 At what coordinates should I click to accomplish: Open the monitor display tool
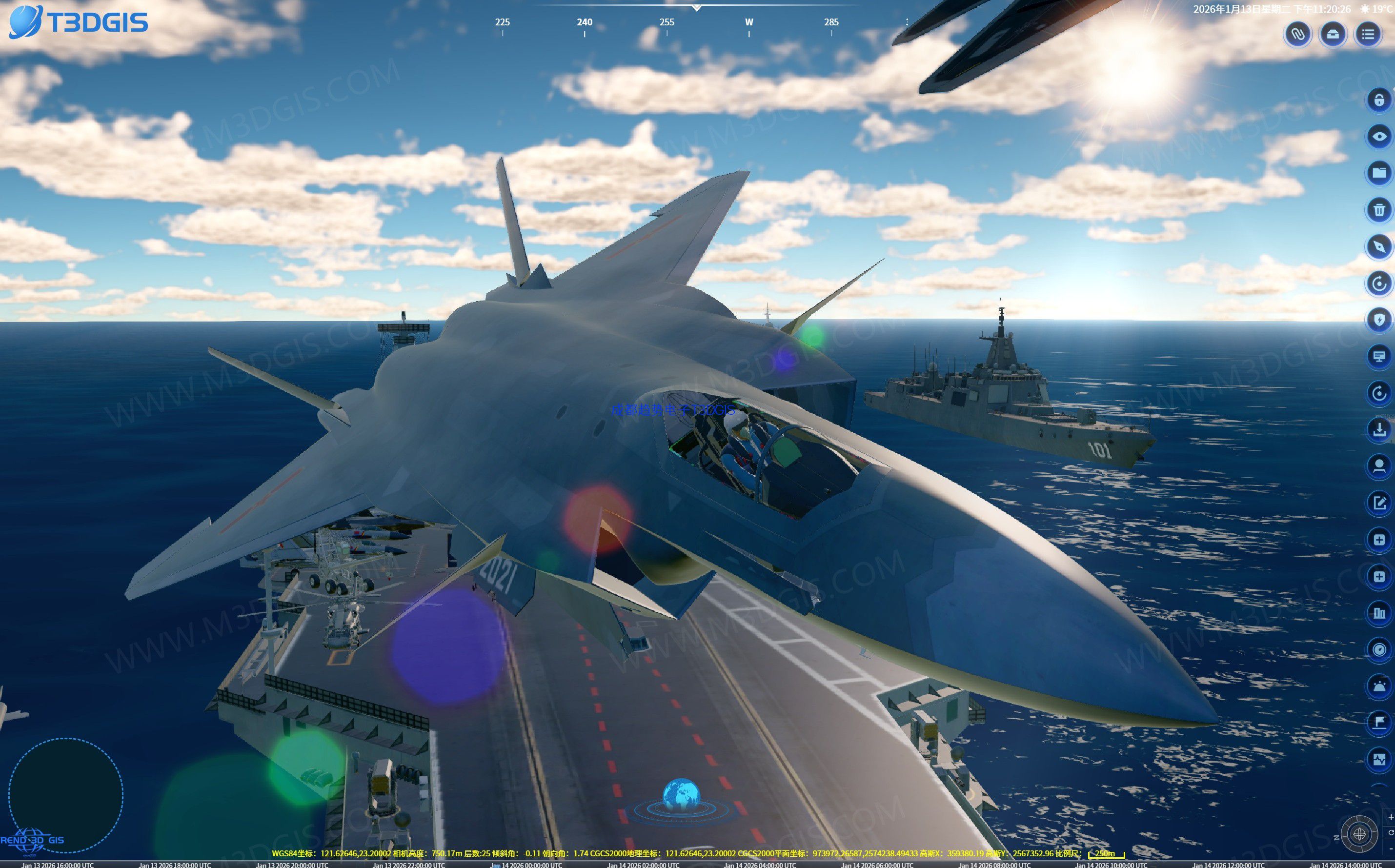(x=1379, y=357)
